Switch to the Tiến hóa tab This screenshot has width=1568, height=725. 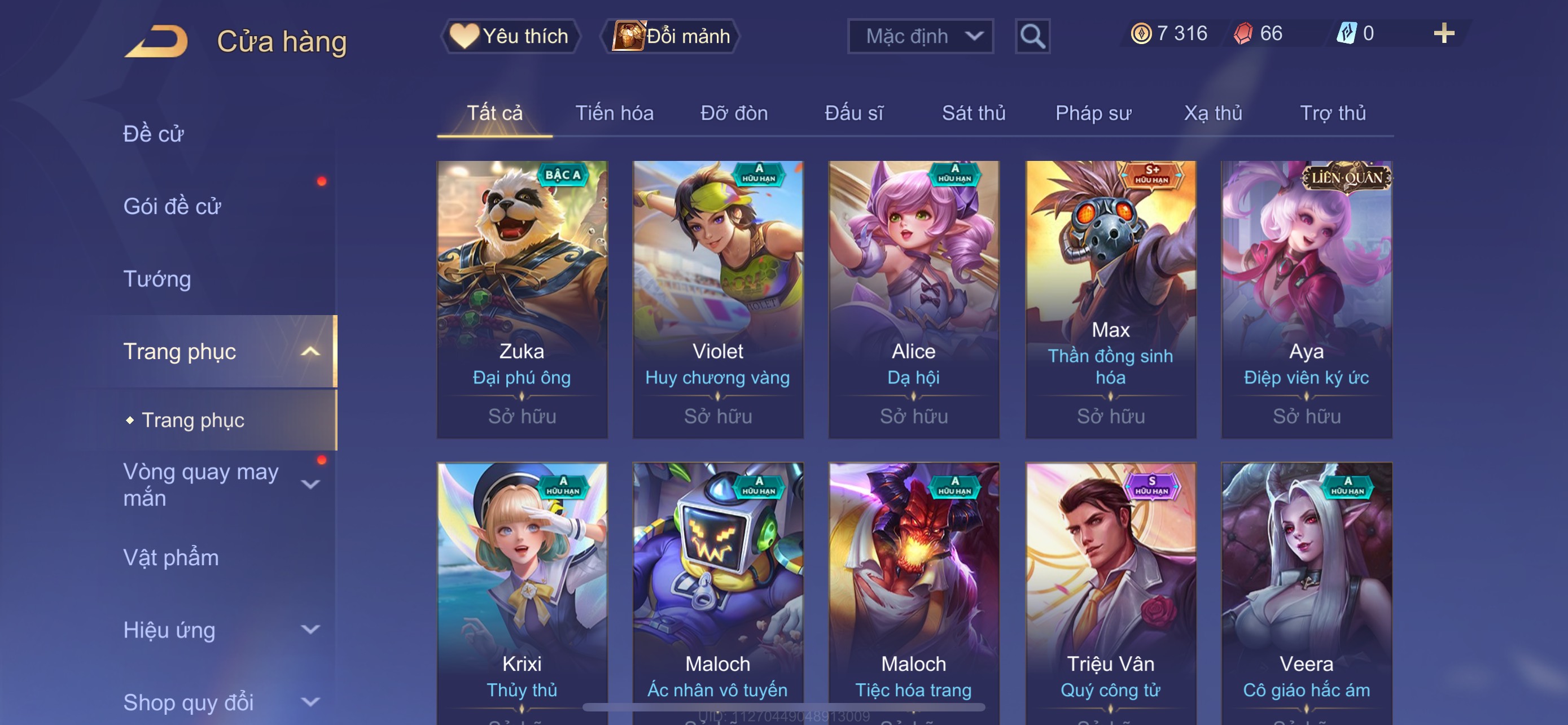pos(614,113)
